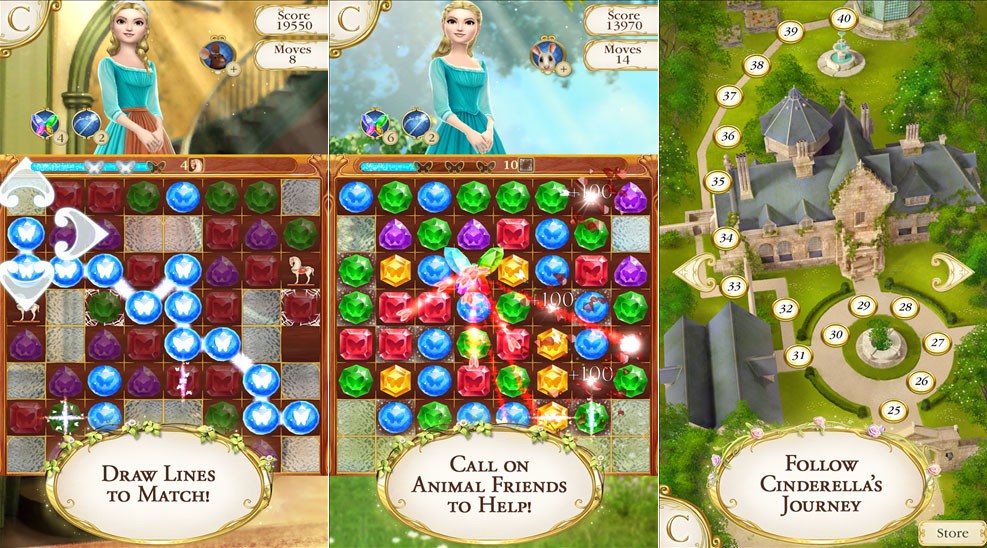Viewport: 987px width, 548px height.
Task: Select level 32 on the garden path
Action: click(787, 309)
